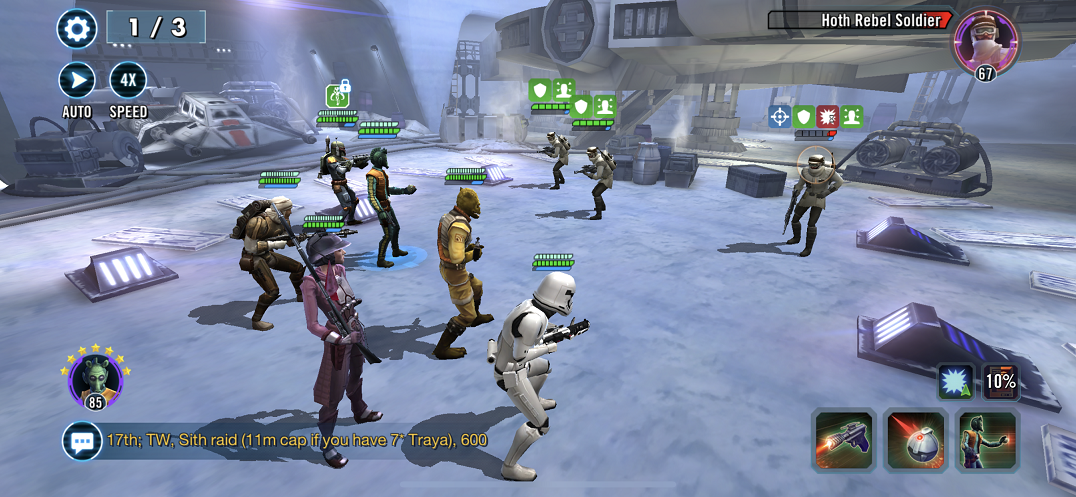Tap Greedo's active character portrait

(97, 379)
